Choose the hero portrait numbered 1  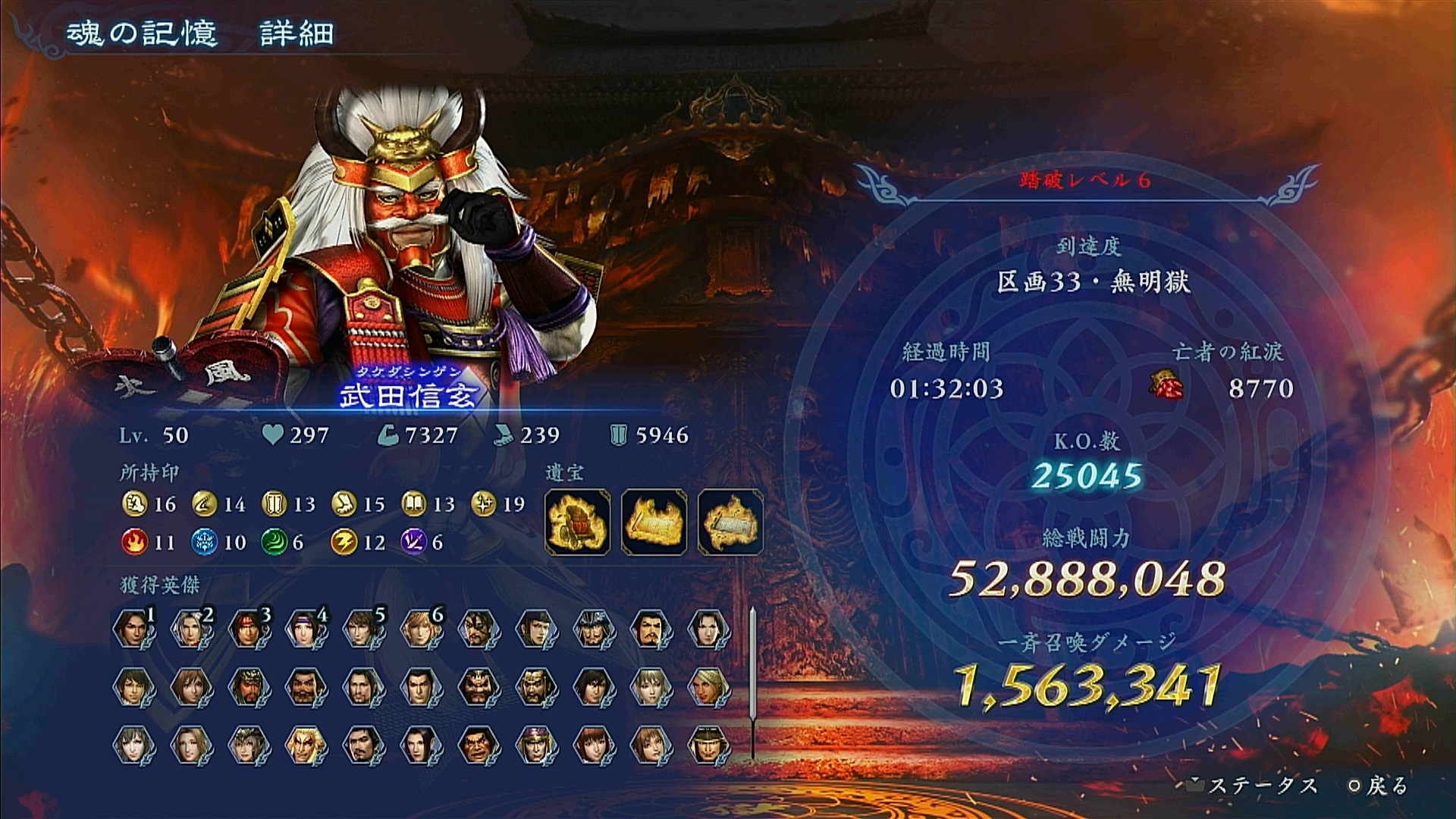[133, 629]
